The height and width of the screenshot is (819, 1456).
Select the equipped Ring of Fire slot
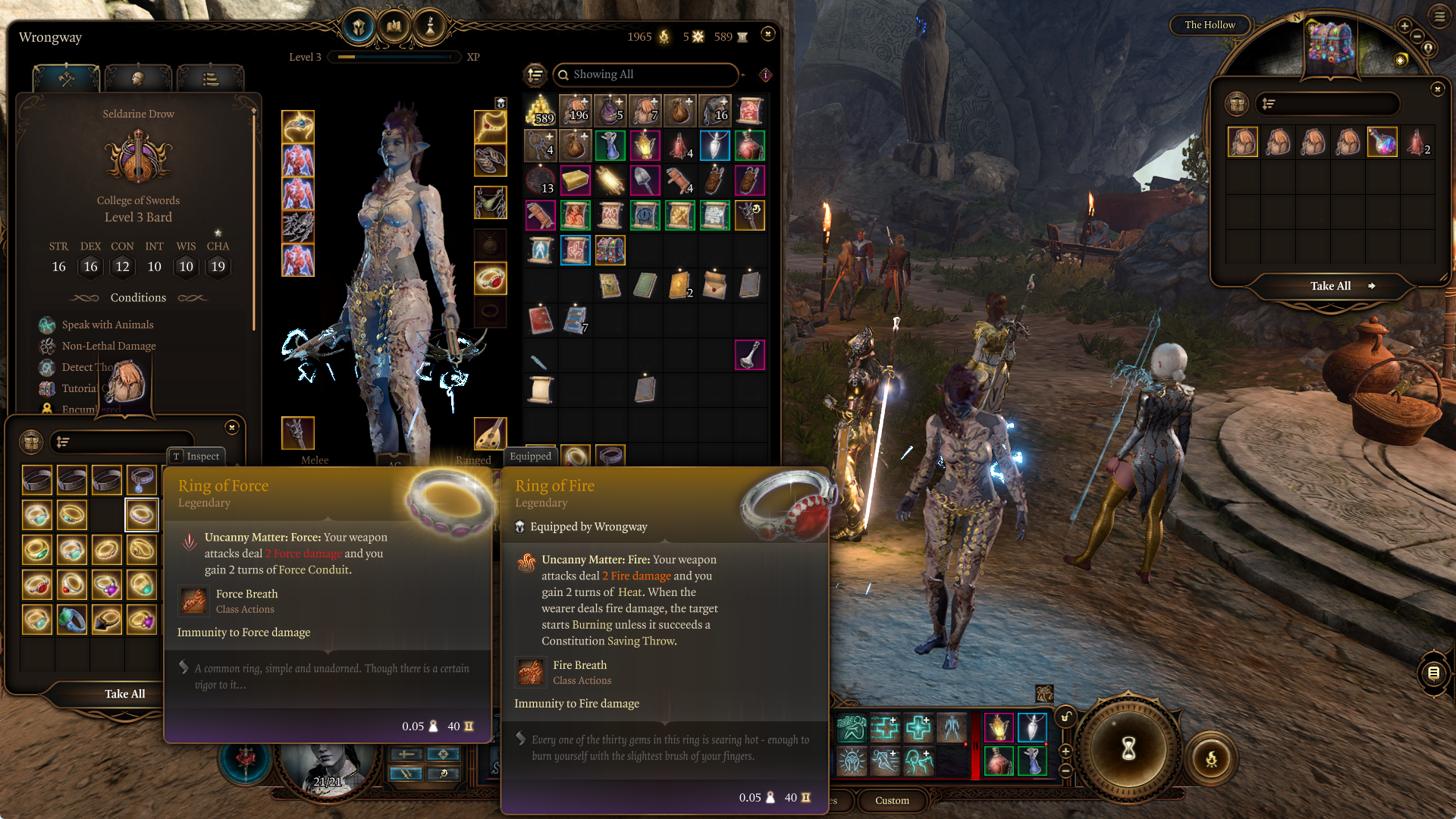coord(490,278)
